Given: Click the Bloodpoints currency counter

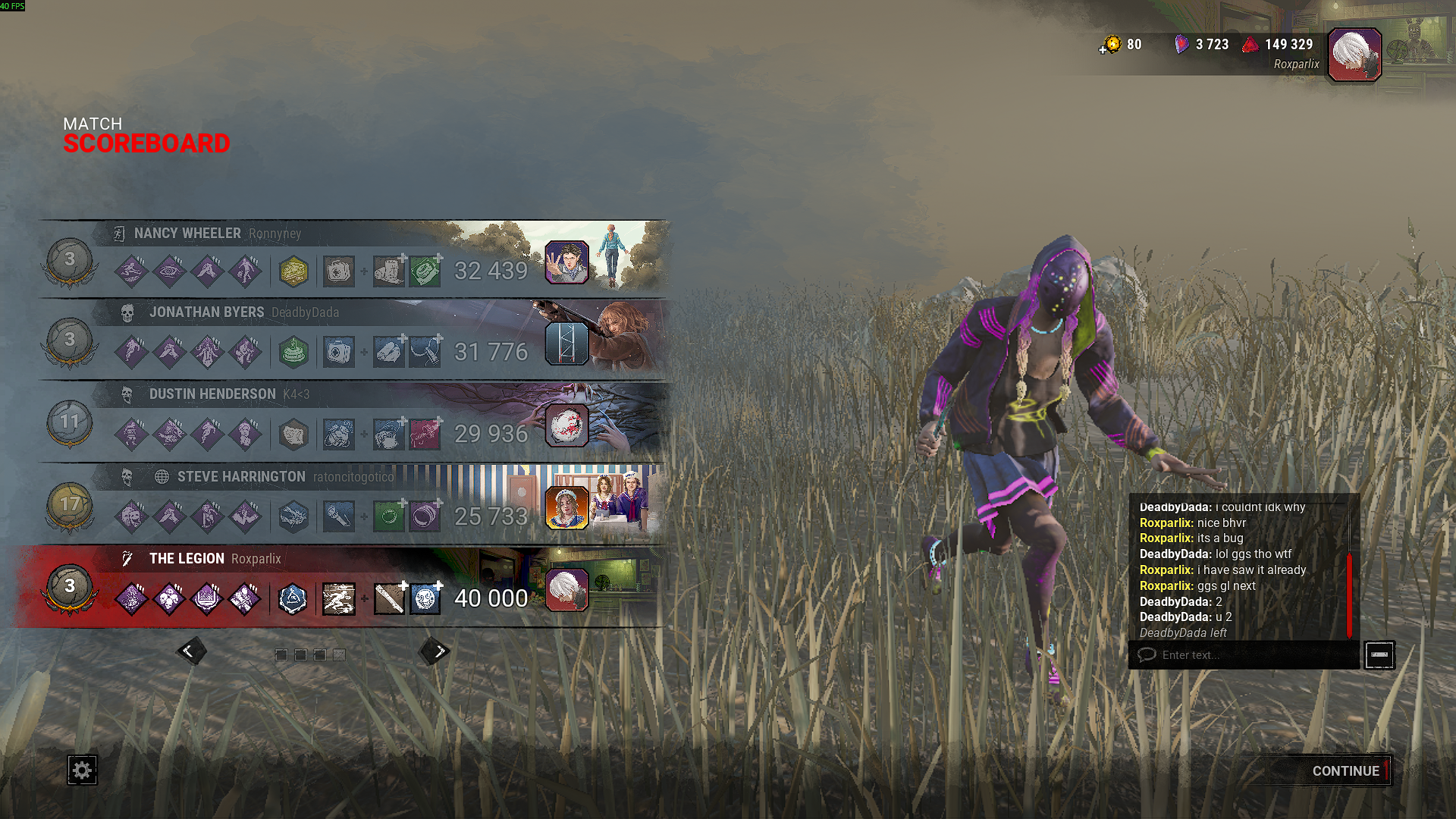Looking at the screenshot, I should click(1279, 45).
